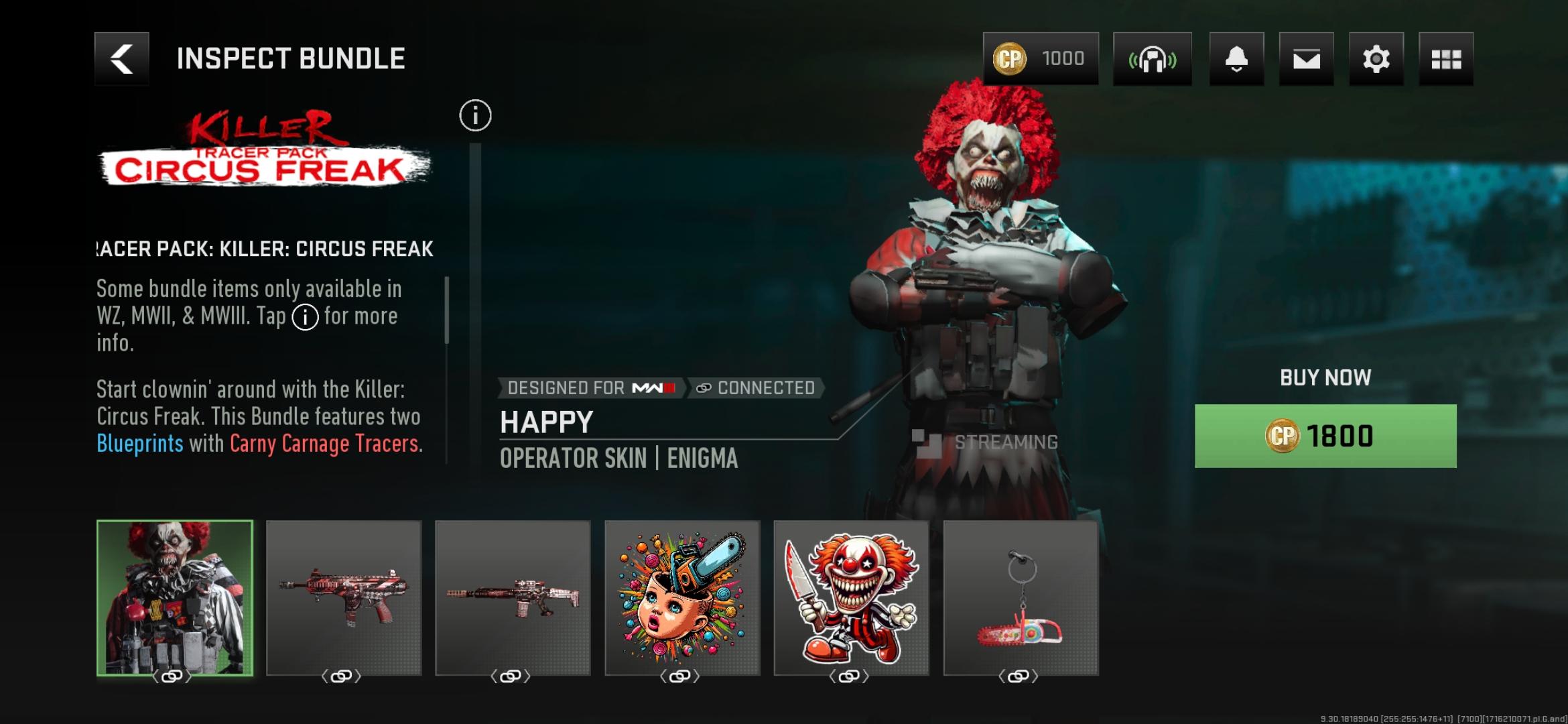
Task: Open the gear settings menu
Action: (1376, 59)
